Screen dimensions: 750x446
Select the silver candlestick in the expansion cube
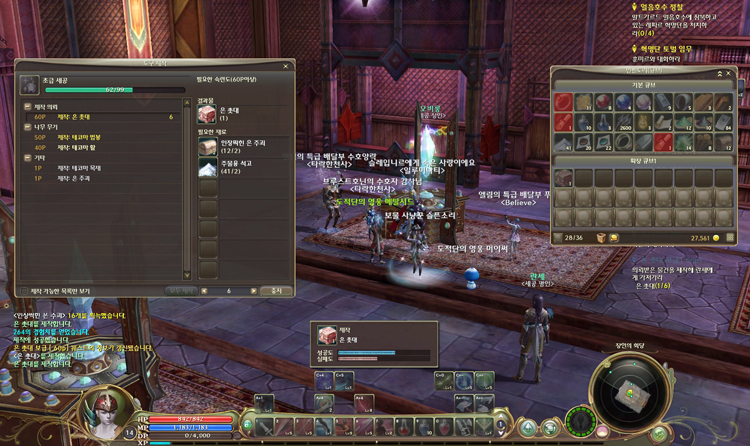(x=565, y=178)
